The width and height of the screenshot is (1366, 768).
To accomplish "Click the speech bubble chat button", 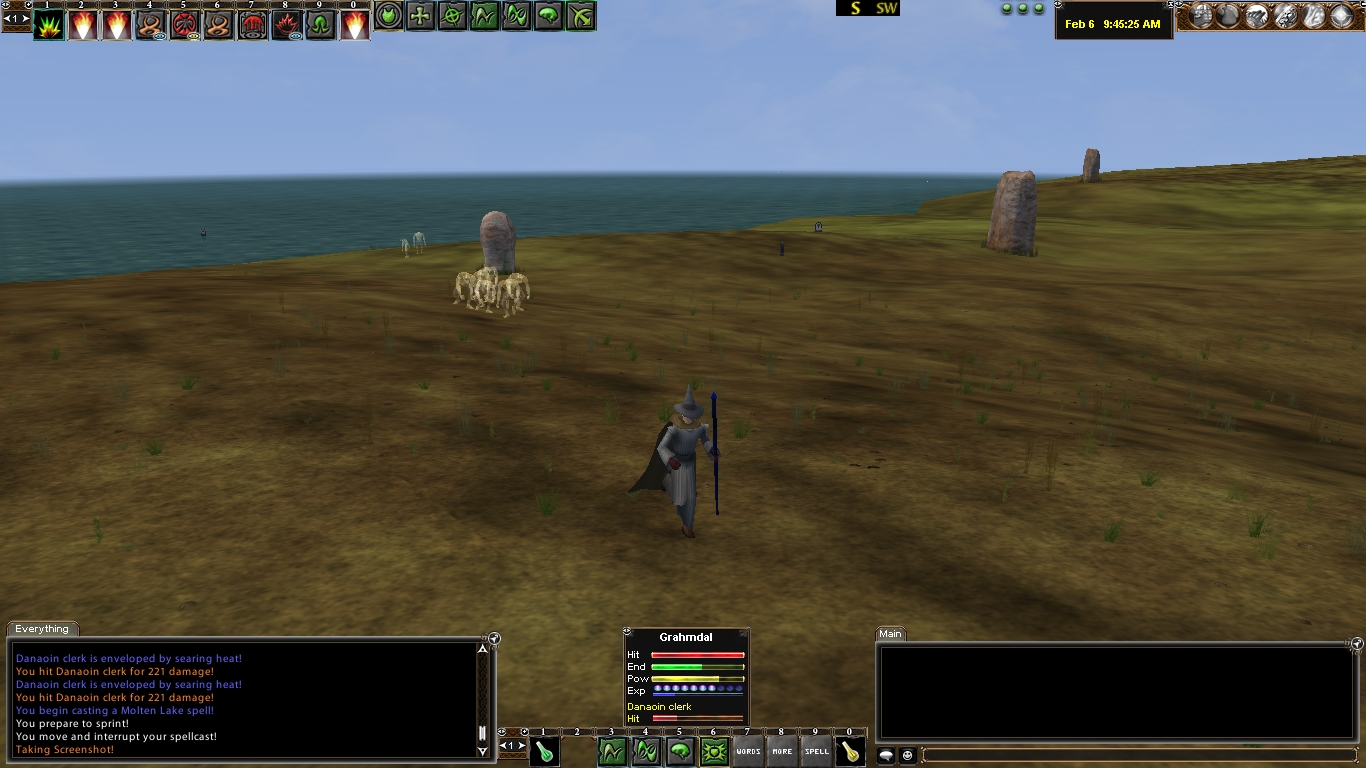I will pyautogui.click(x=886, y=756).
